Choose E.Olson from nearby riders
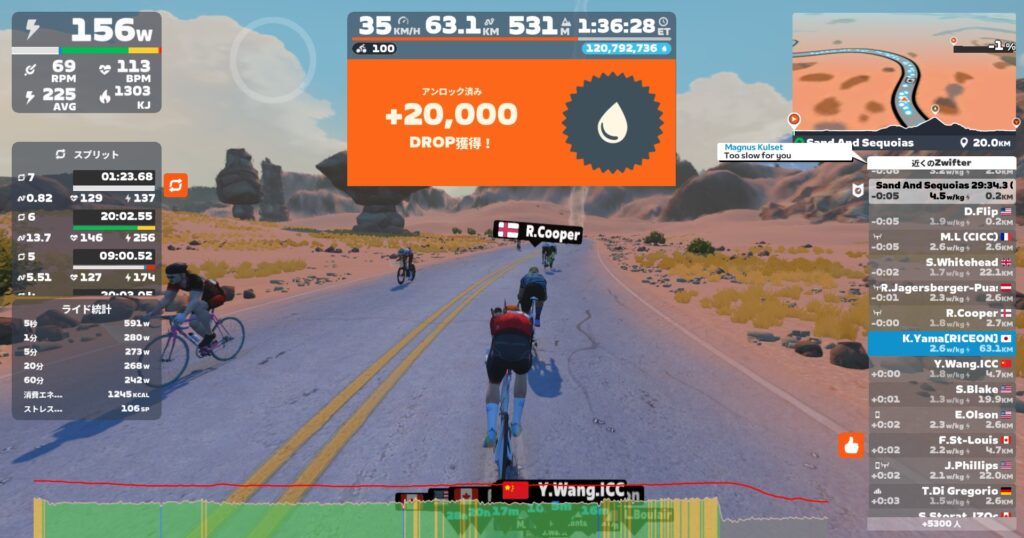 click(x=940, y=420)
